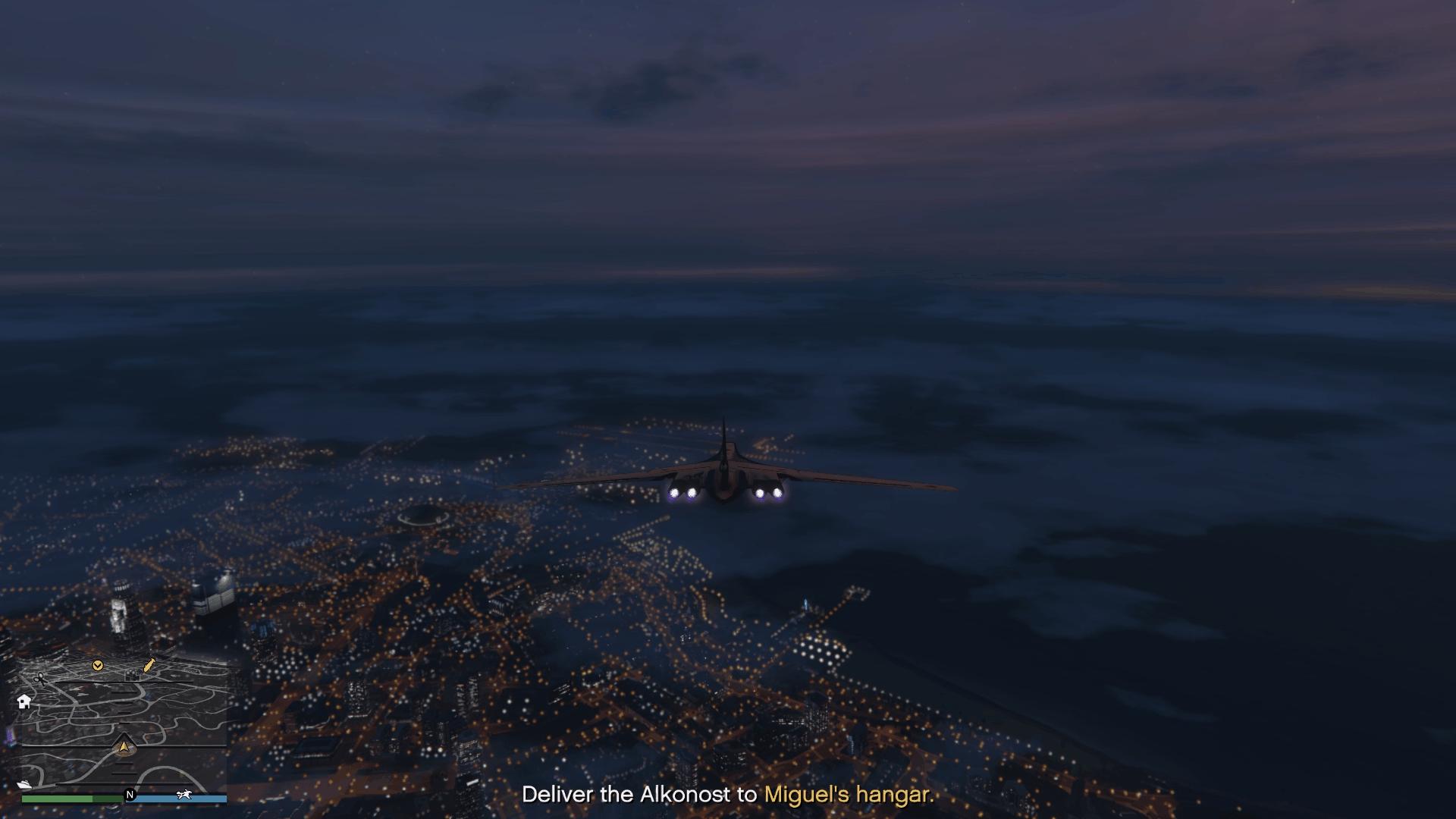Select the baseball bat weapon blip

148,665
